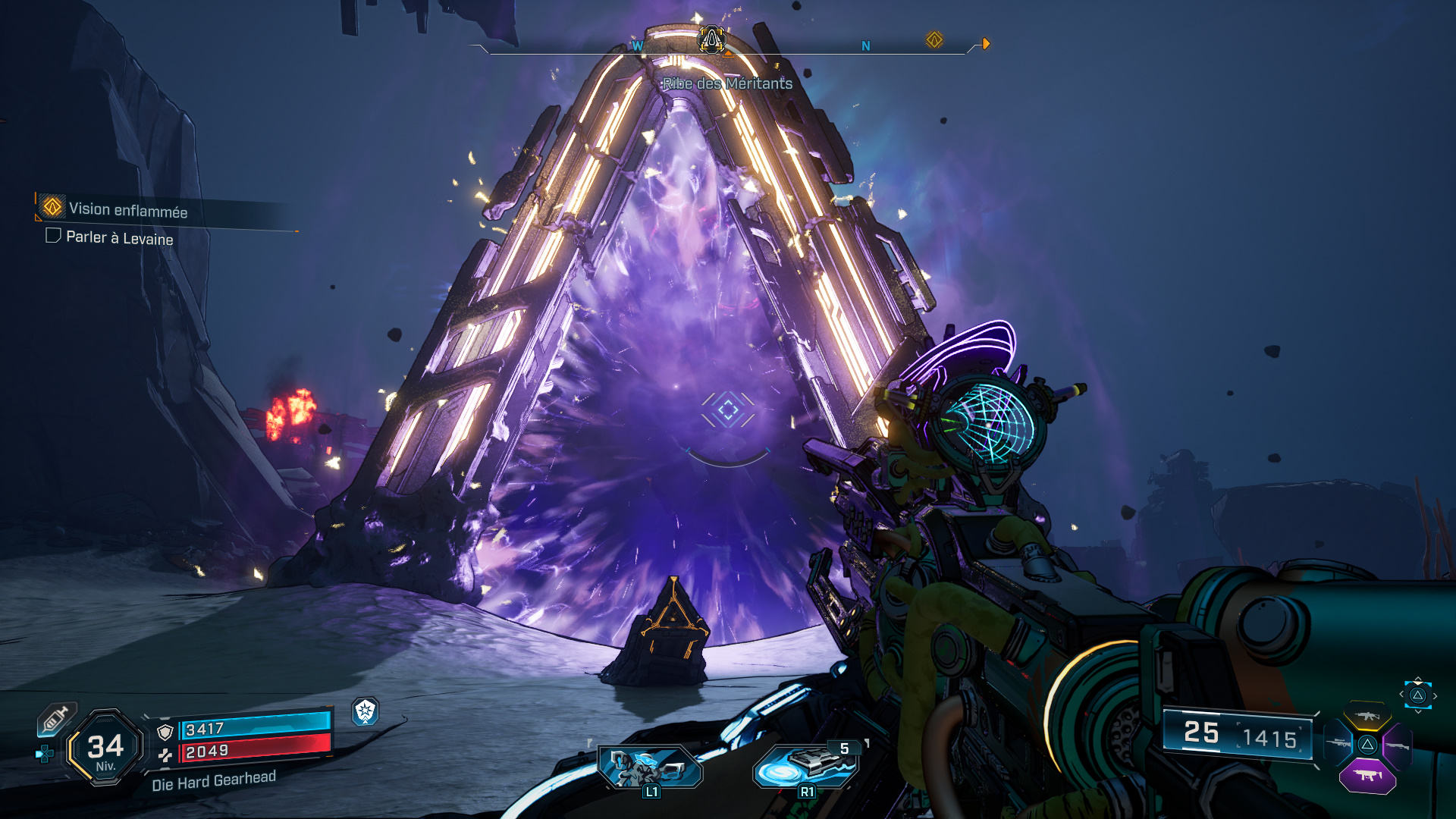Viewport: 1456px width, 819px height.
Task: Click the Die Hard Gearhead title text
Action: click(x=214, y=781)
